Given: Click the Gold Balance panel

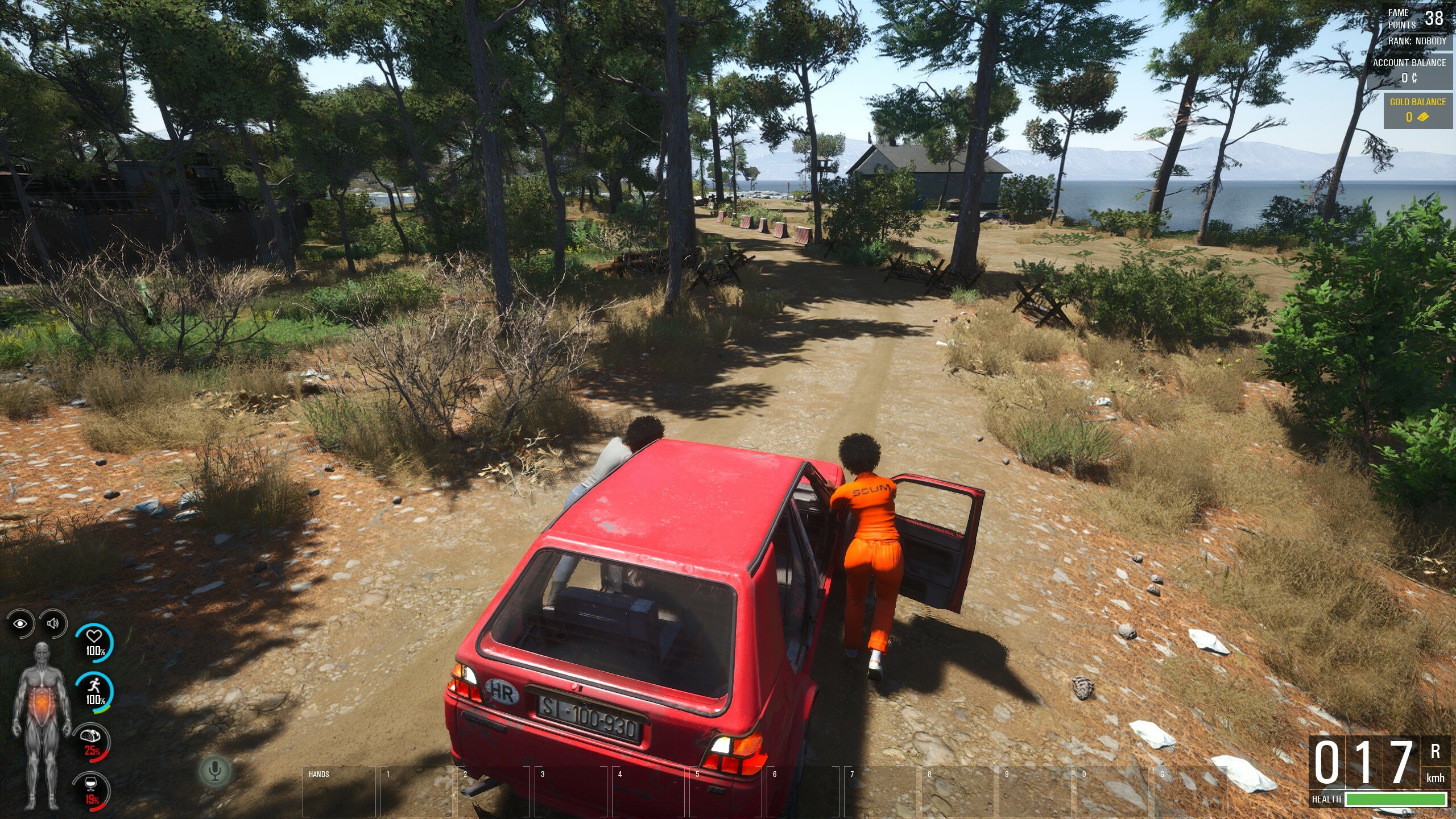Looking at the screenshot, I should click(1417, 110).
